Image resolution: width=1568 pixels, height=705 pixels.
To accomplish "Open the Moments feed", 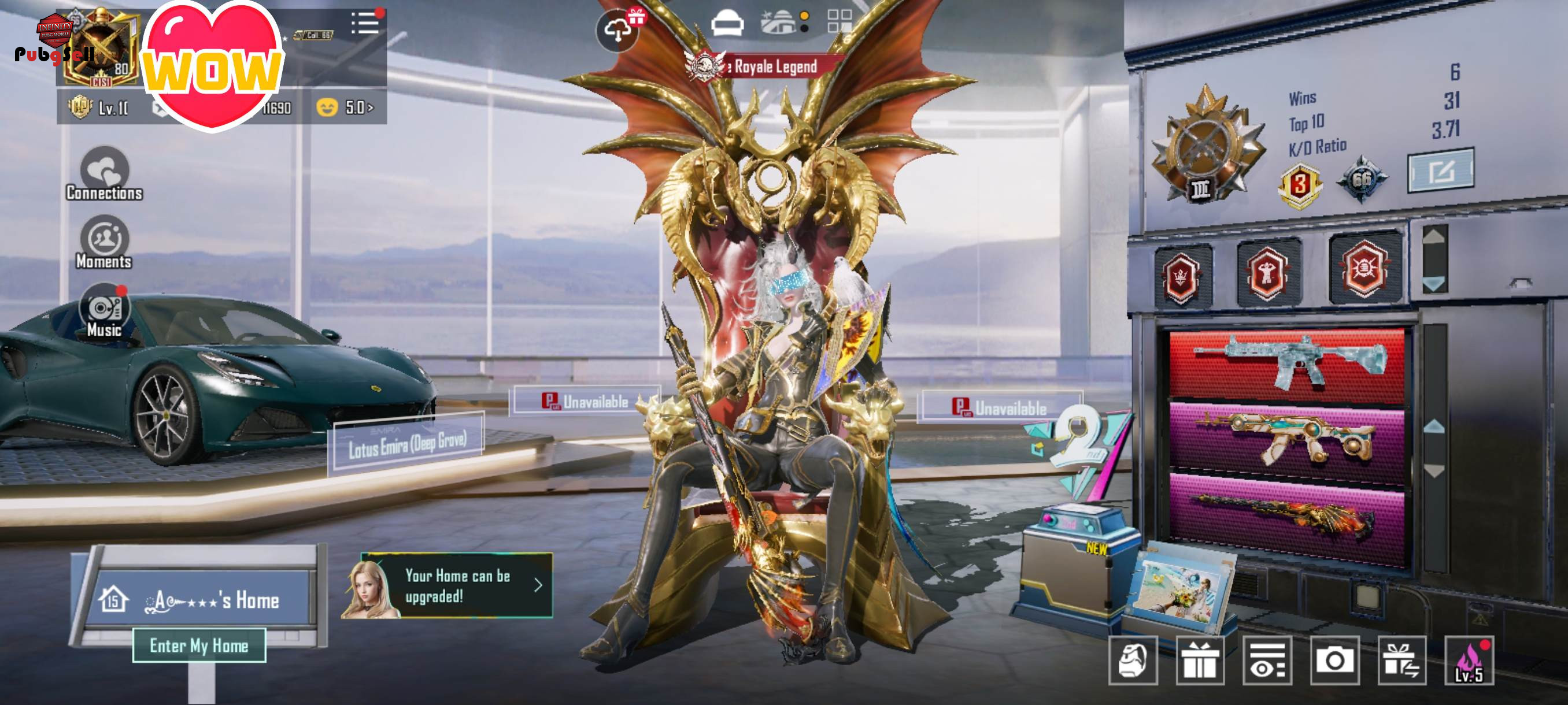I will pos(104,243).
